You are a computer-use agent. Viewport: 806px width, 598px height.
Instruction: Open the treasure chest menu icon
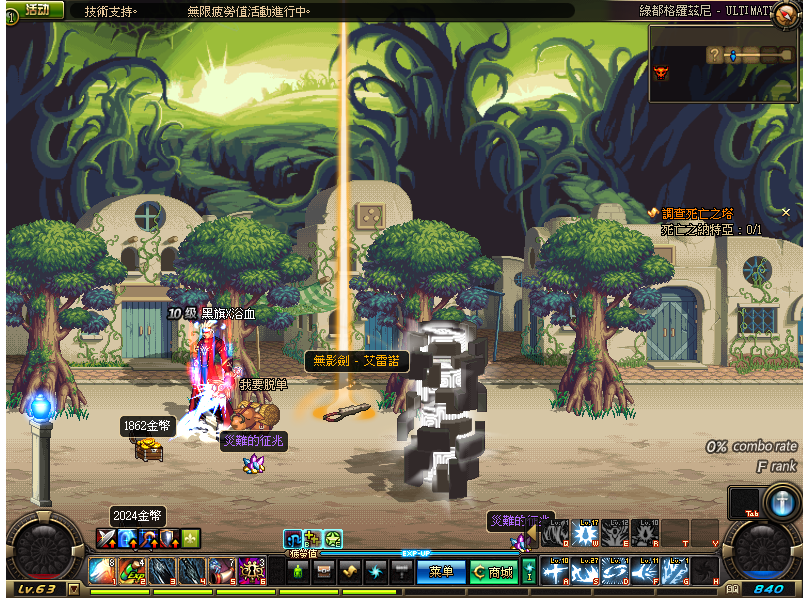click(x=323, y=572)
